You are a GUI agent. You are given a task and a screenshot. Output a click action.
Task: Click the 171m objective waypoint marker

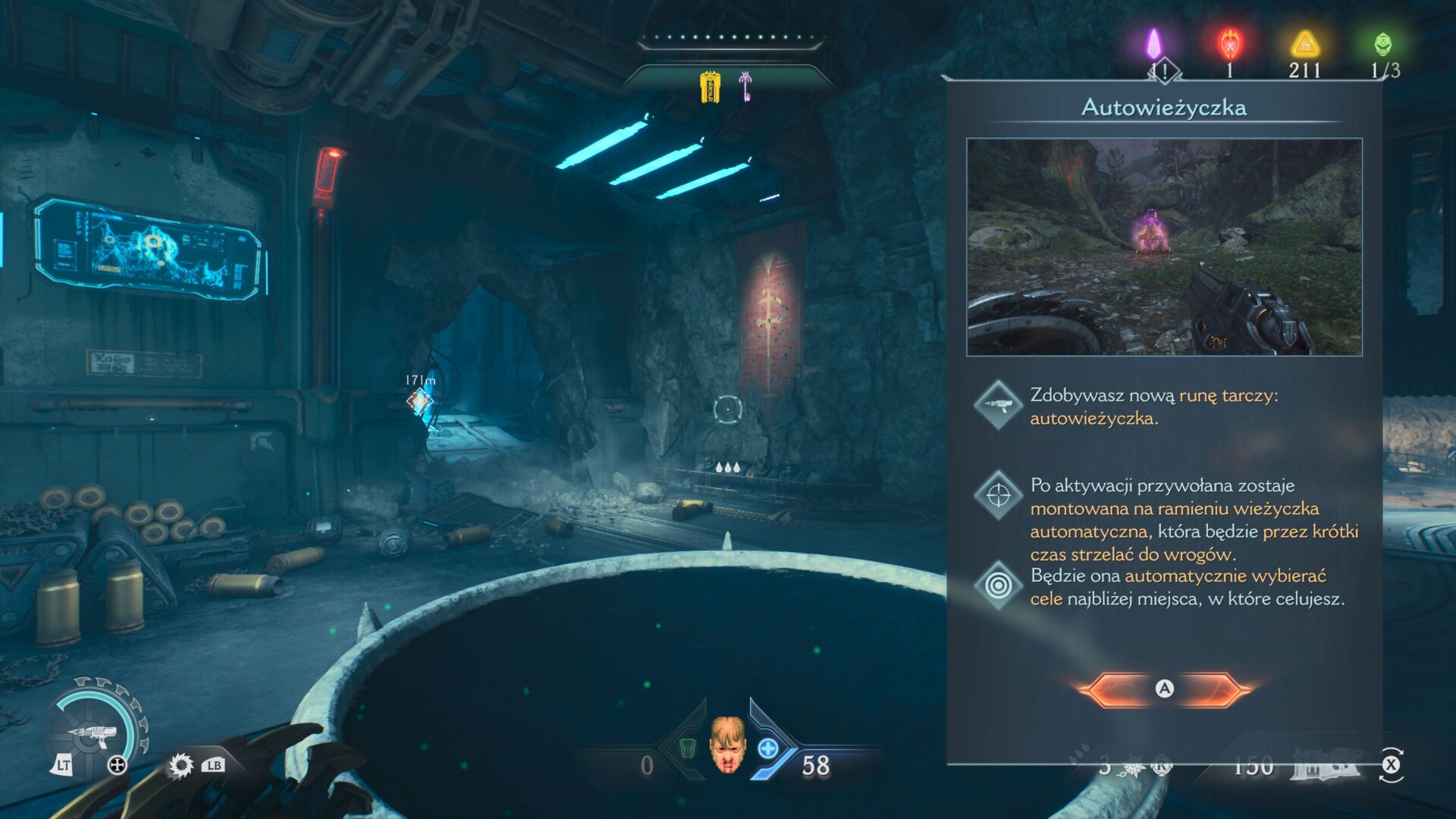[419, 401]
